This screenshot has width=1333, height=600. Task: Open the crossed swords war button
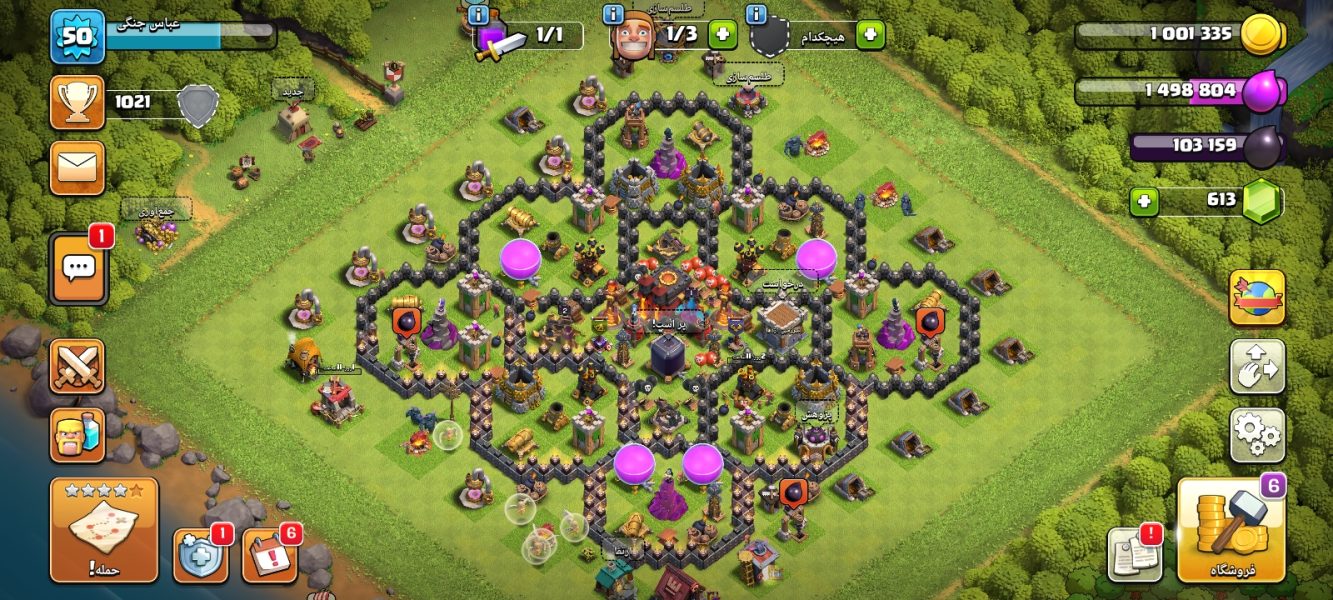pos(77,366)
